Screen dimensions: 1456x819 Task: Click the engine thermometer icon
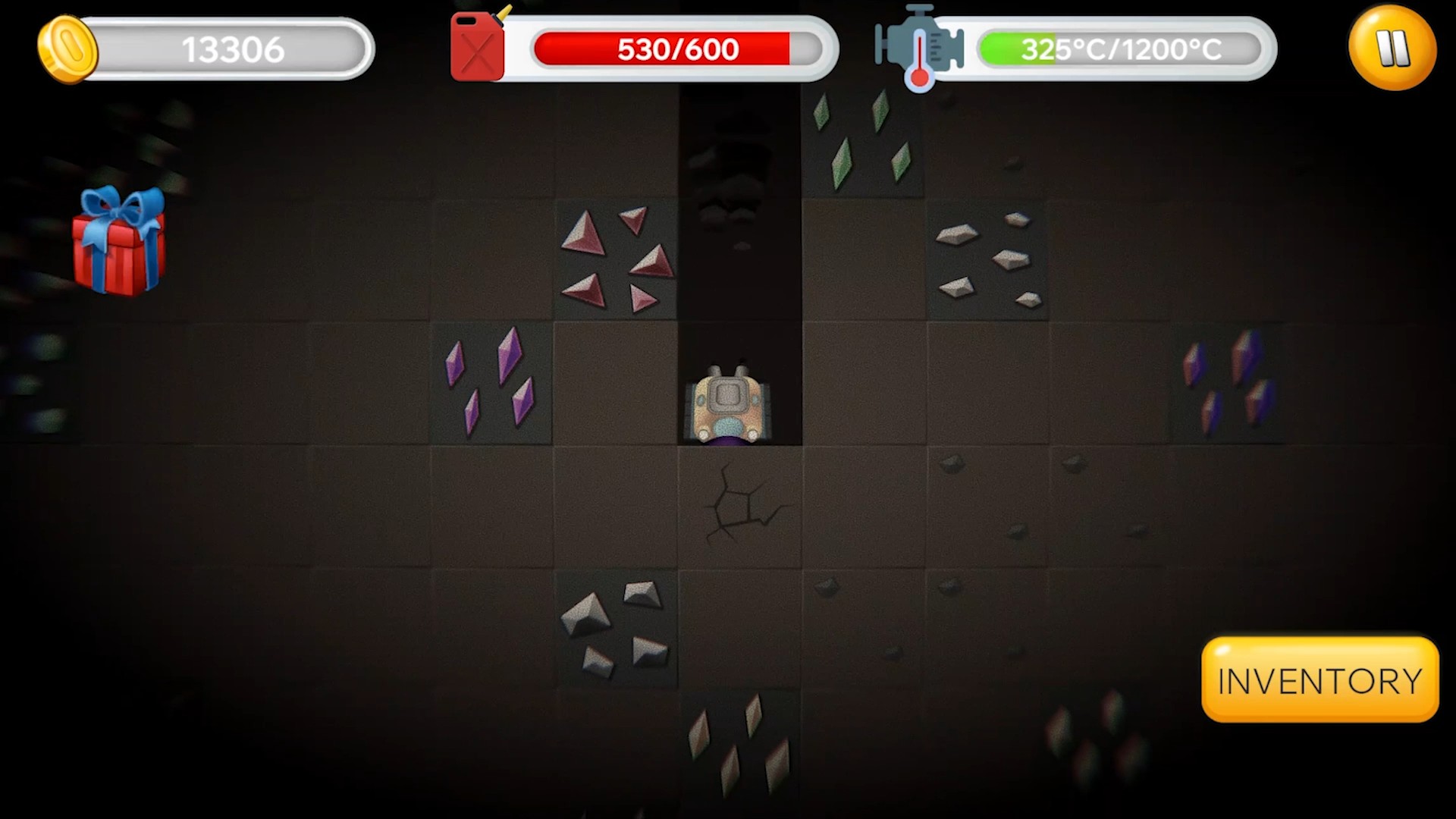click(918, 48)
